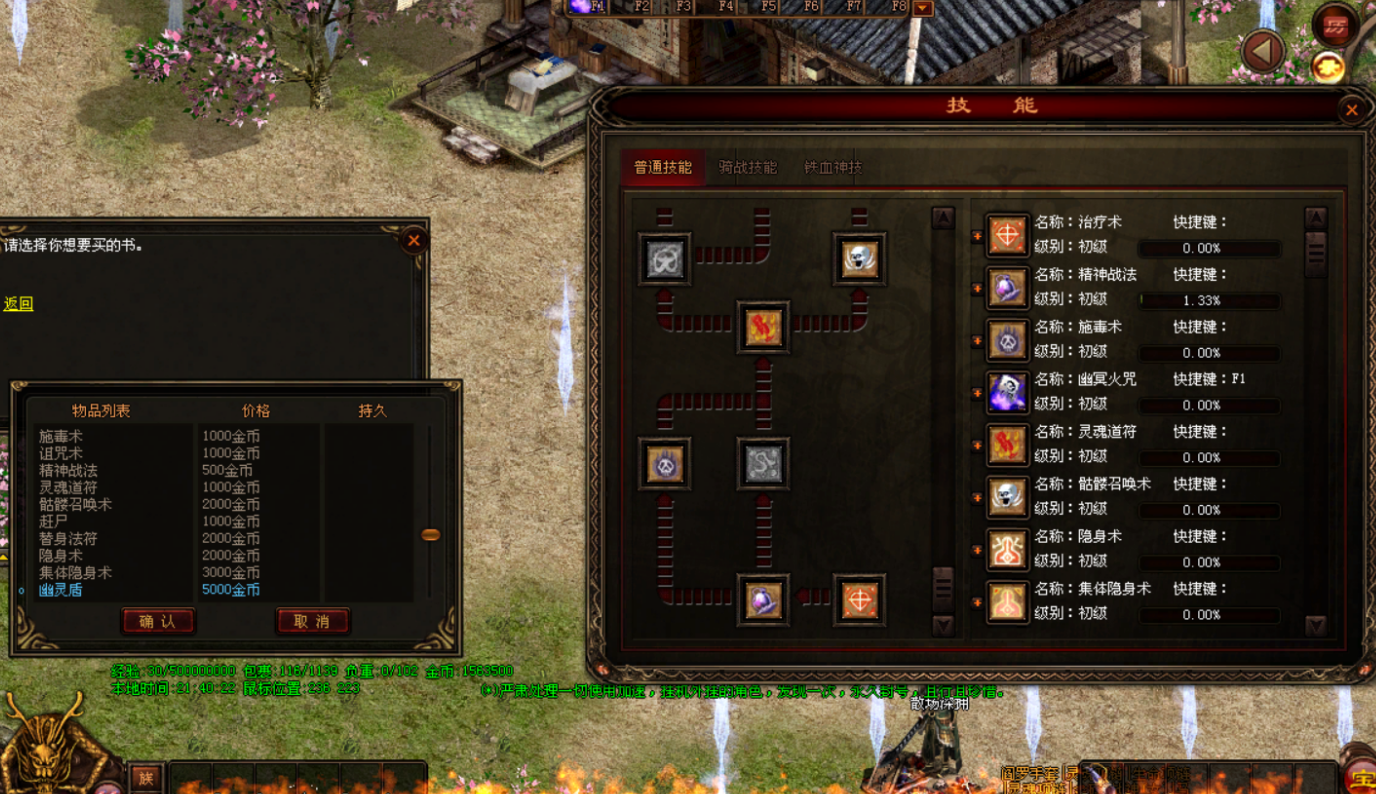
Task: Pick 精神战法 from the item list
Action: pyautogui.click(x=68, y=471)
